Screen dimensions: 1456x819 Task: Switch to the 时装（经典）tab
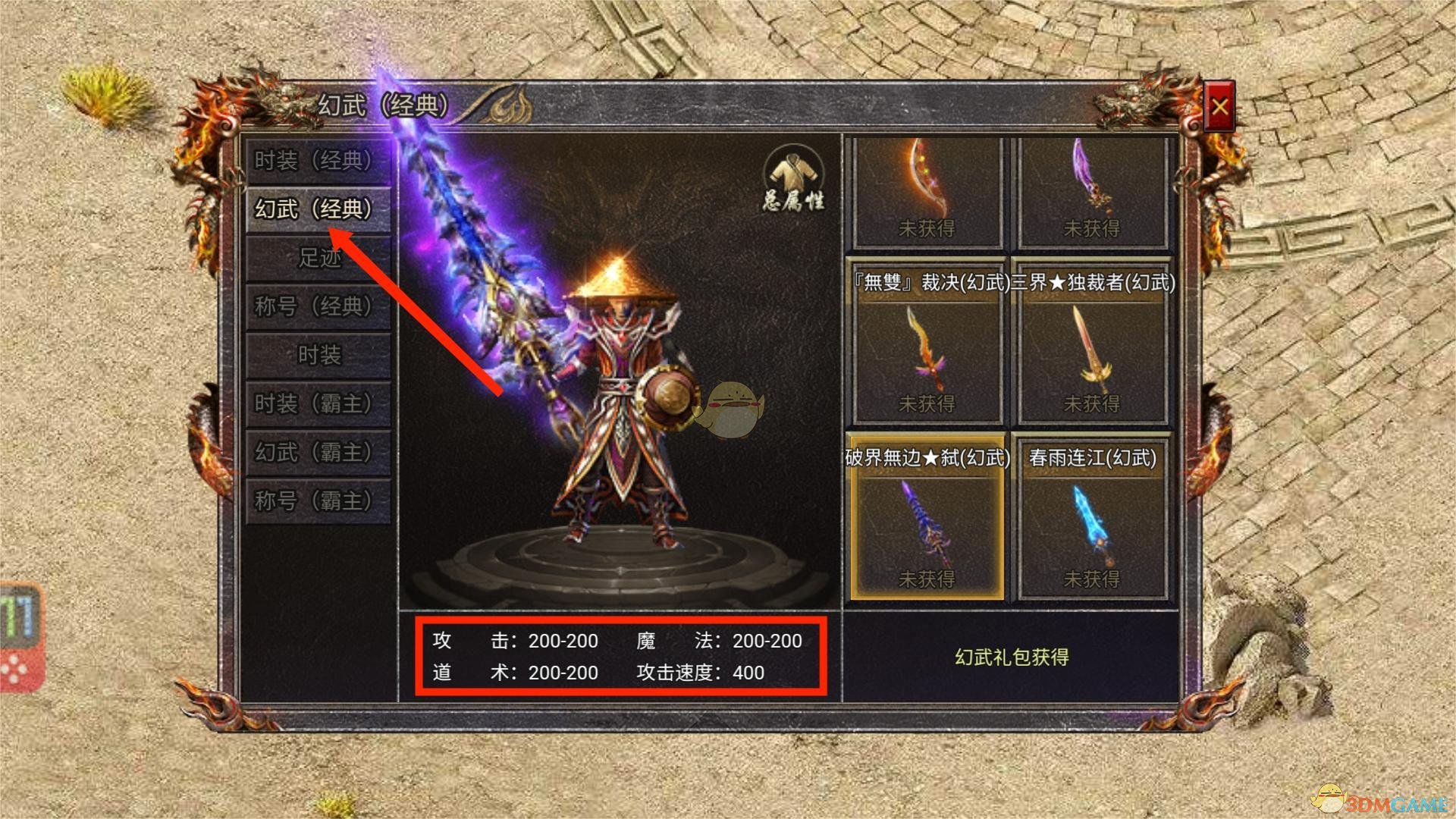(x=317, y=161)
